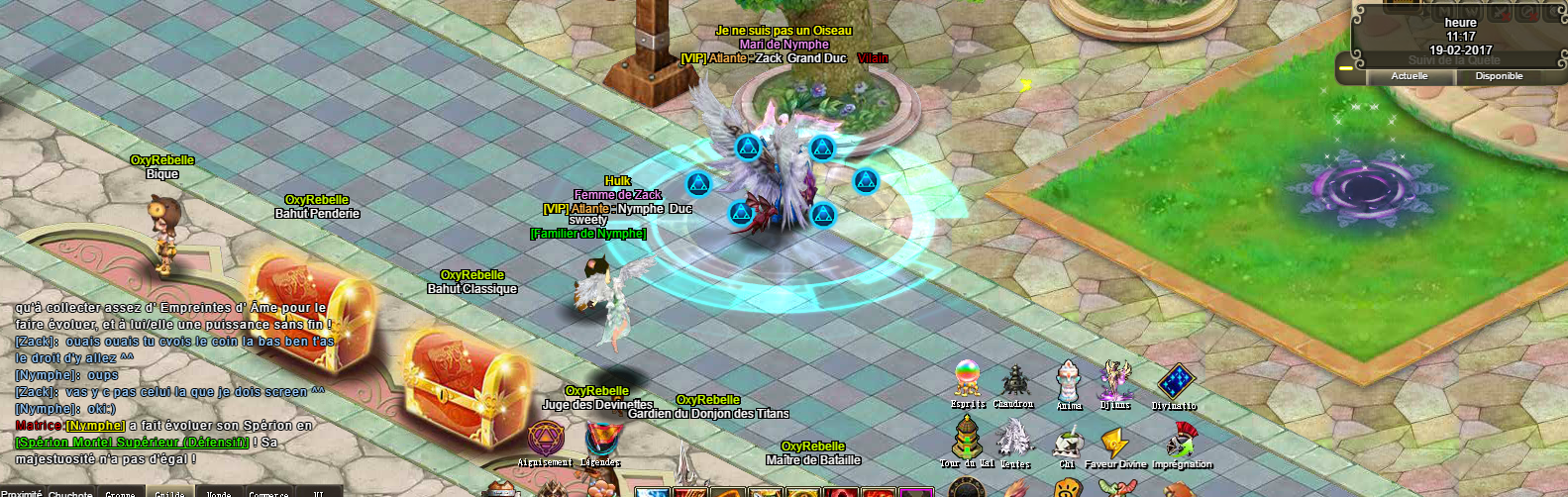Screen dimensions: 1568x497
Task: Open the Chi mortar bowl icon
Action: click(x=1067, y=443)
